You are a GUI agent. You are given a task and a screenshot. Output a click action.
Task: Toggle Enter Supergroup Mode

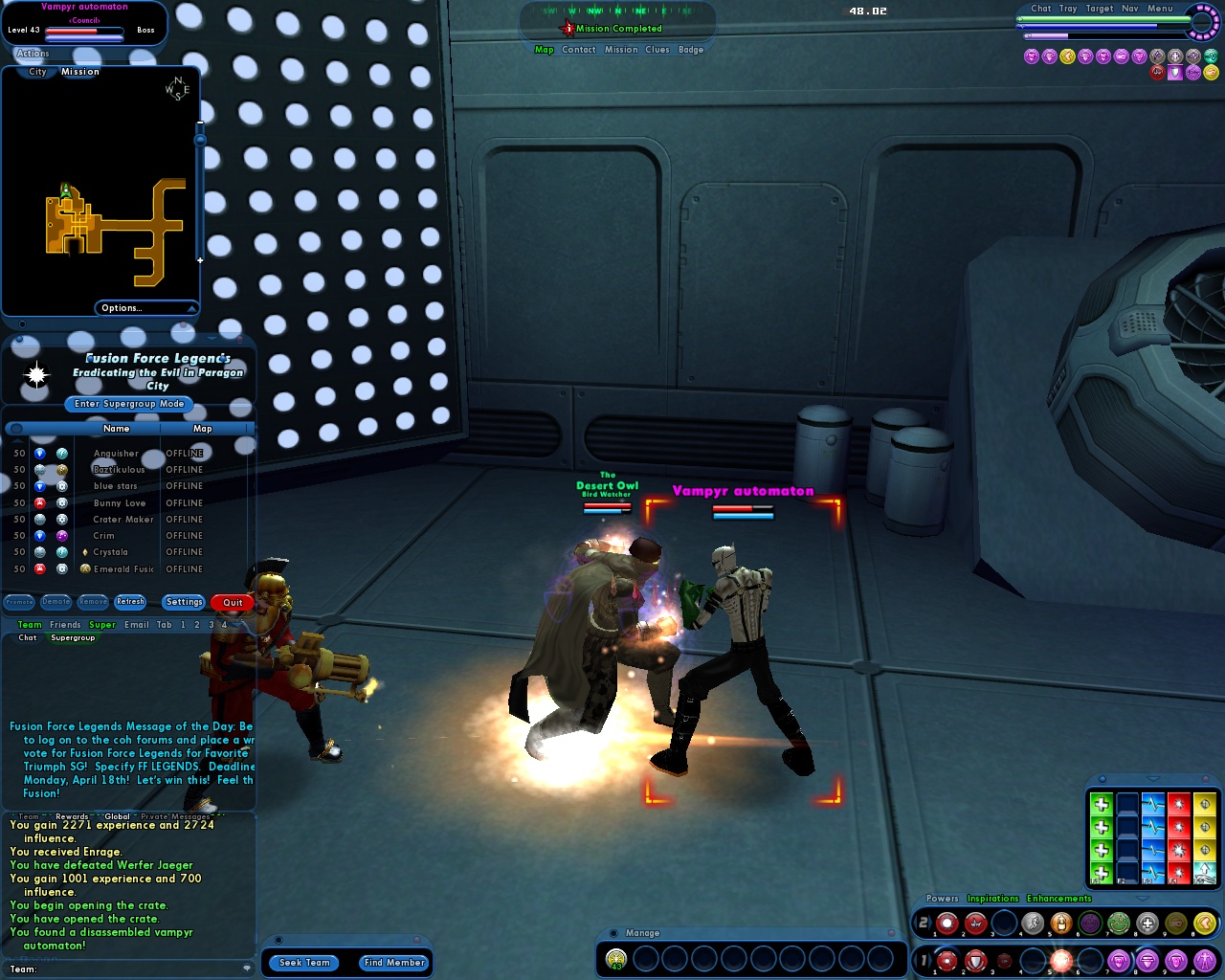128,404
